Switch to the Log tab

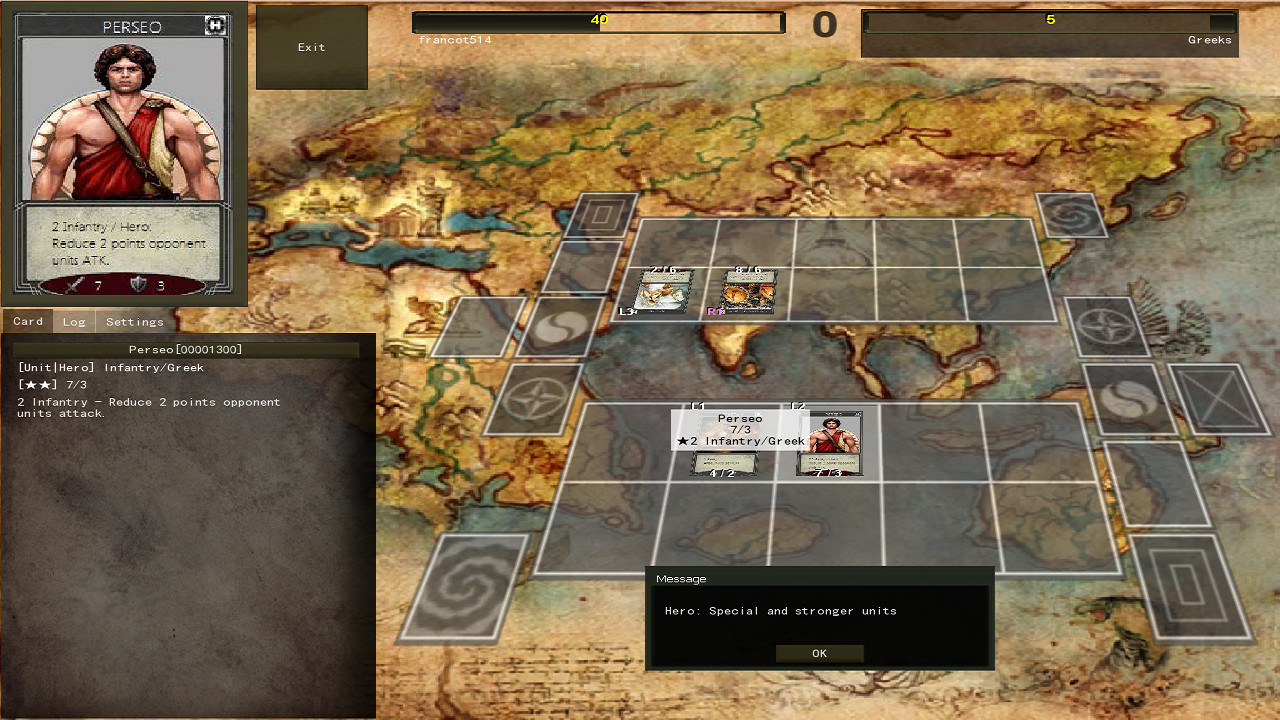[x=74, y=321]
